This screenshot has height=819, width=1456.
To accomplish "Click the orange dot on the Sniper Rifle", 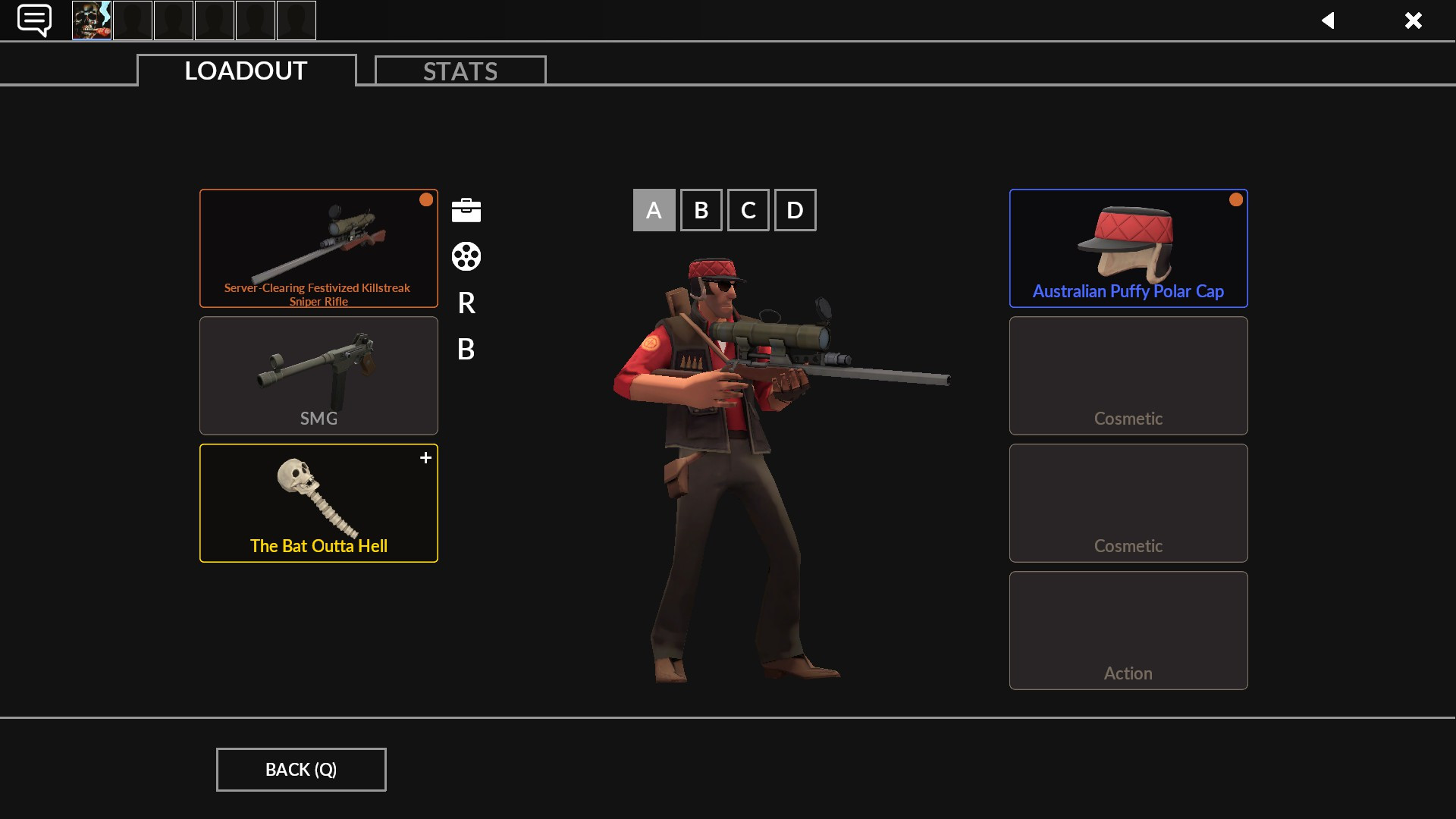I will click(x=426, y=199).
